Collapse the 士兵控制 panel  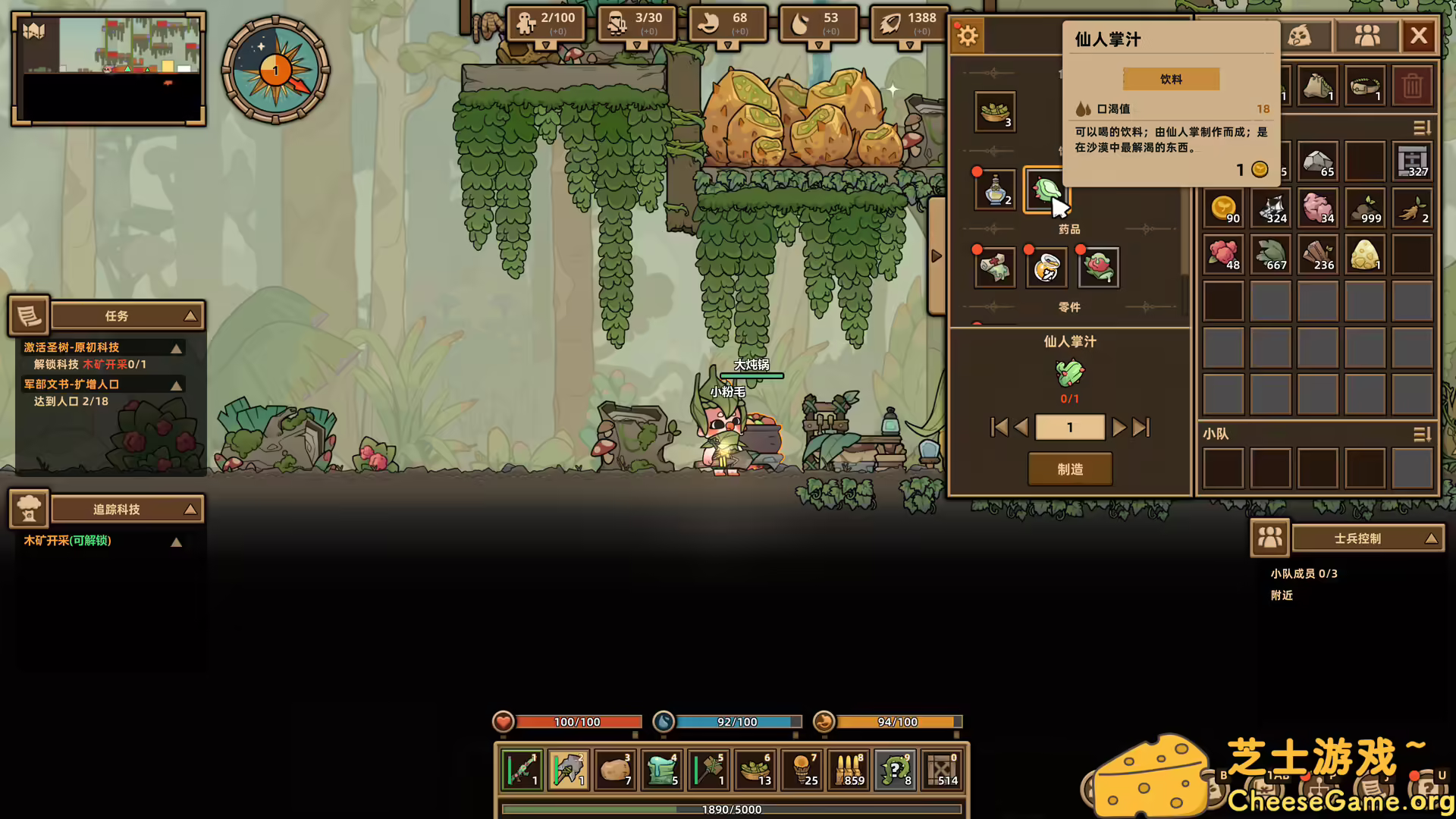(1432, 538)
